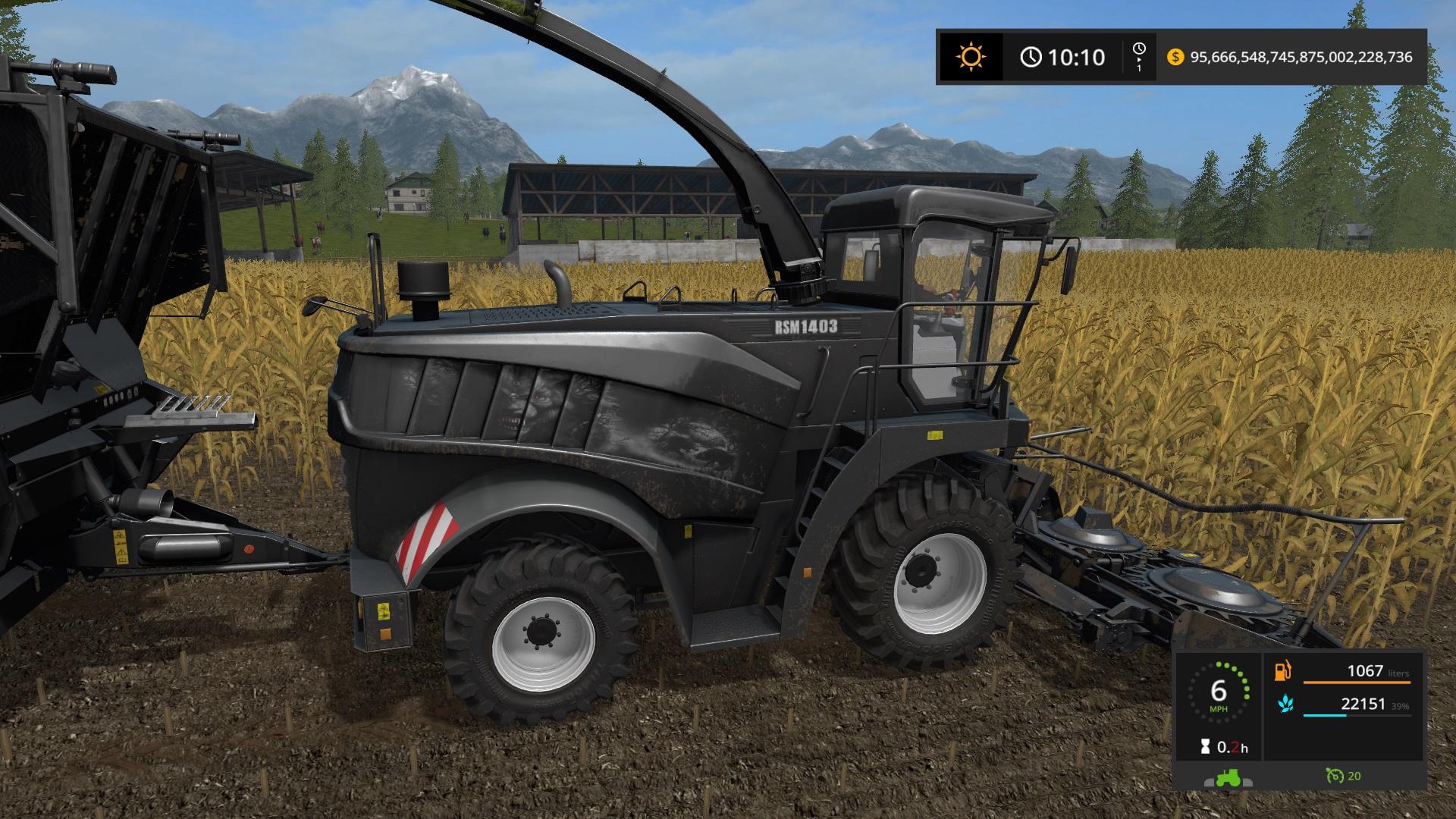
Task: Select the green tractor vehicle icon
Action: (1228, 777)
